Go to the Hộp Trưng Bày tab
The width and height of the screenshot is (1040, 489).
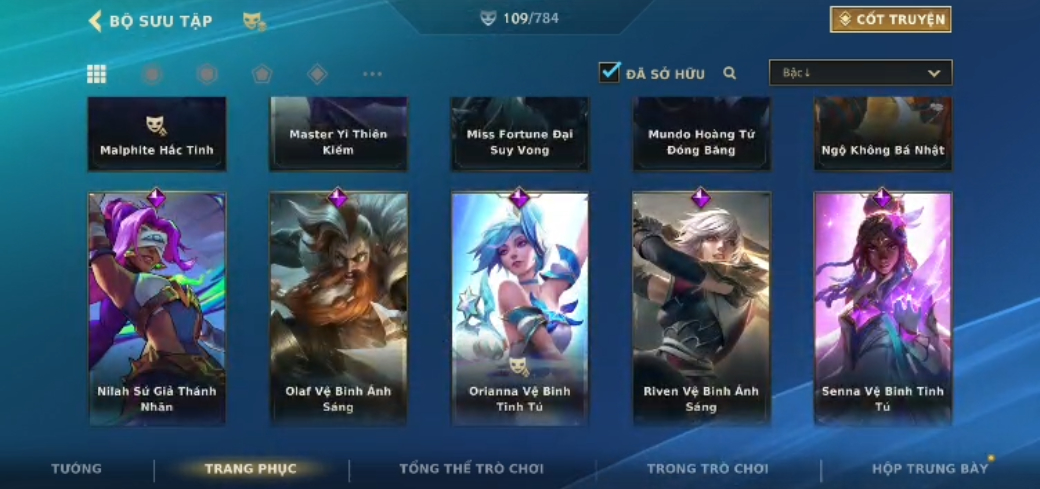click(x=930, y=468)
